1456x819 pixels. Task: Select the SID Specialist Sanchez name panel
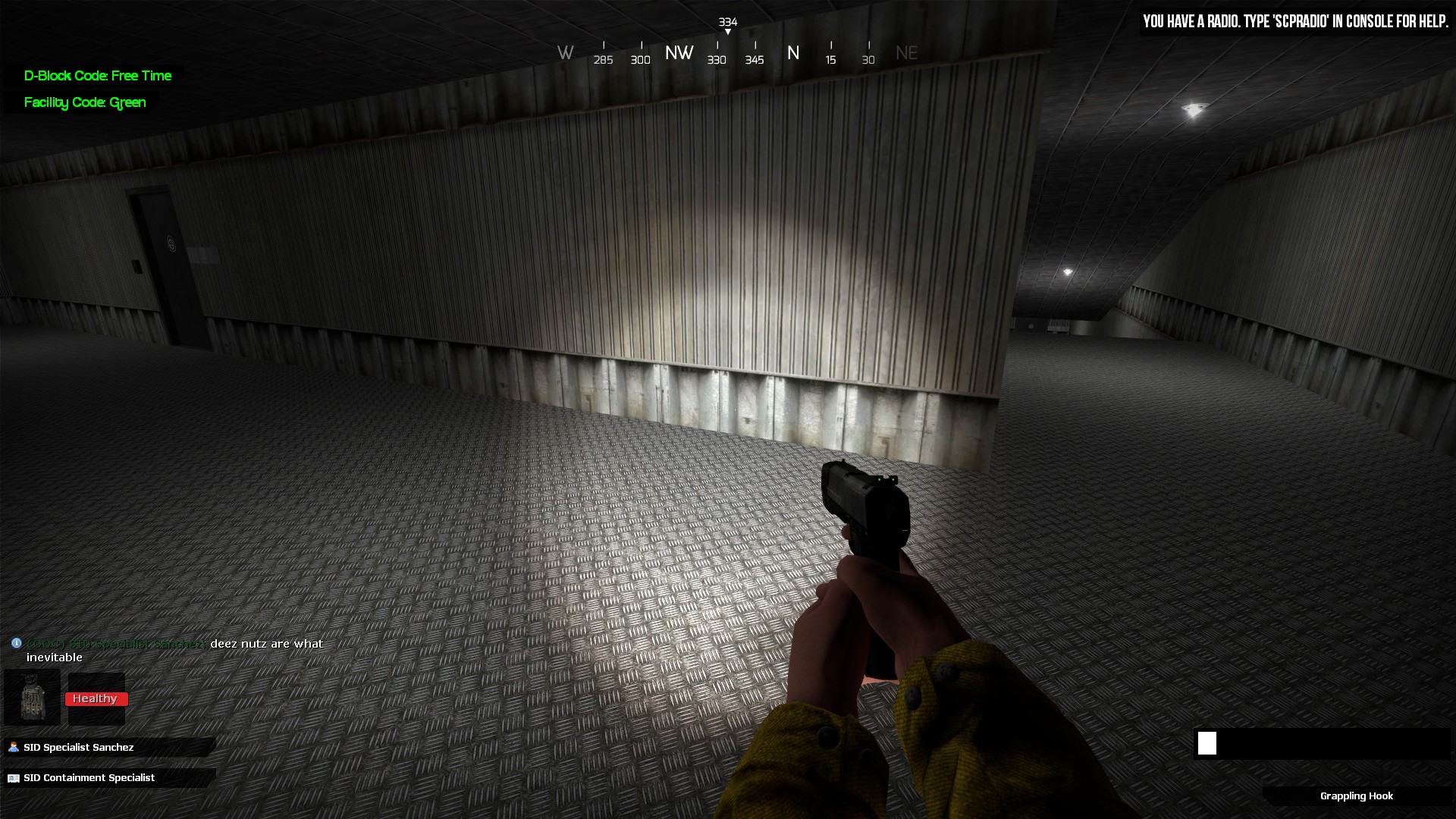point(79,748)
